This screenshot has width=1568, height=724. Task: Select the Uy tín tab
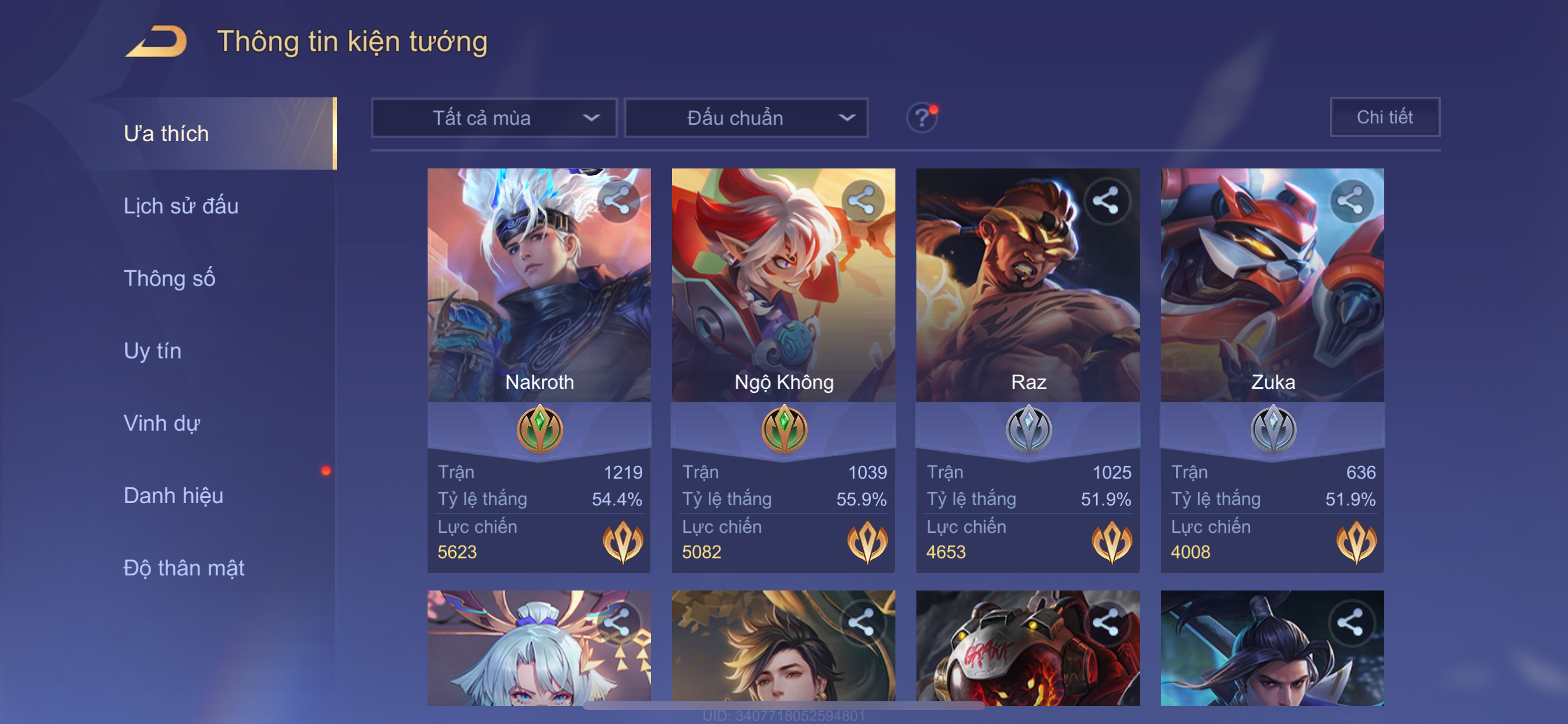click(152, 351)
